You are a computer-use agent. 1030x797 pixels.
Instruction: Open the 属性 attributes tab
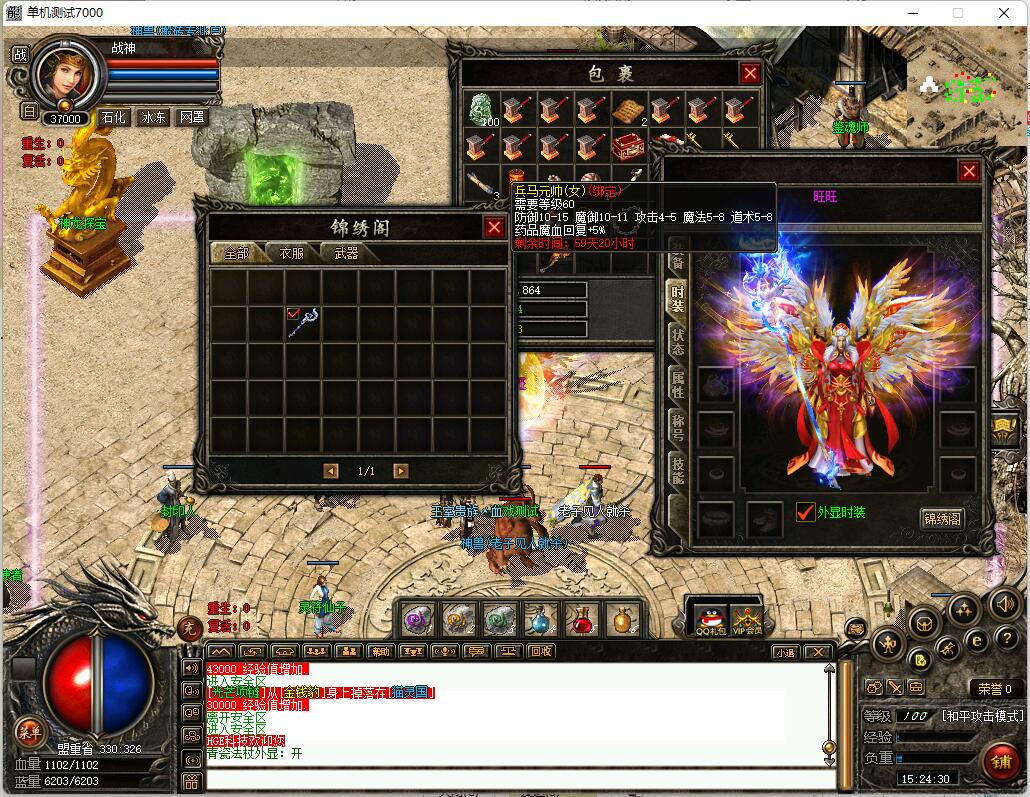[x=677, y=385]
